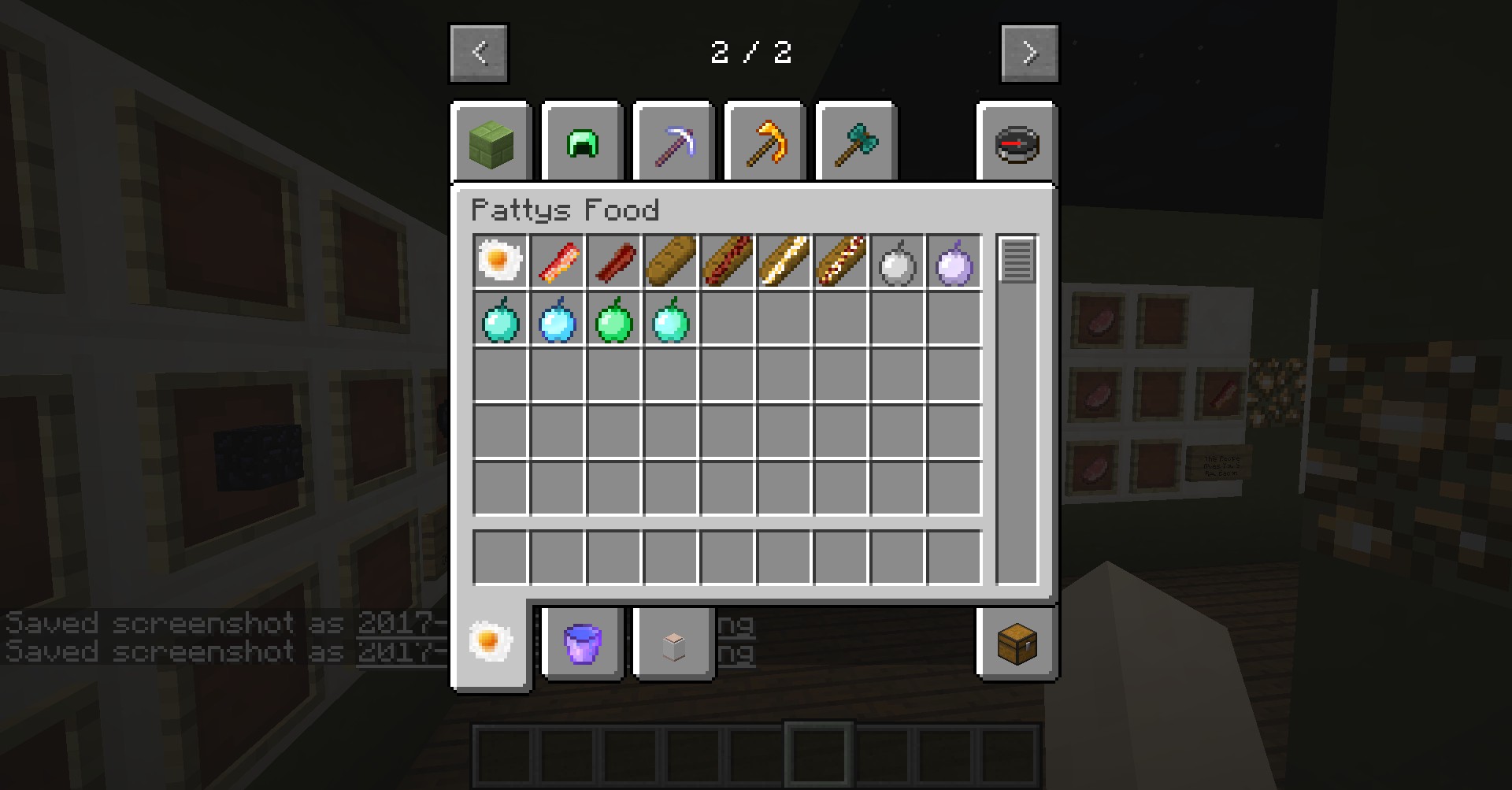Select the purple pickaxe tab
Image resolution: width=1512 pixels, height=790 pixels.
(674, 143)
